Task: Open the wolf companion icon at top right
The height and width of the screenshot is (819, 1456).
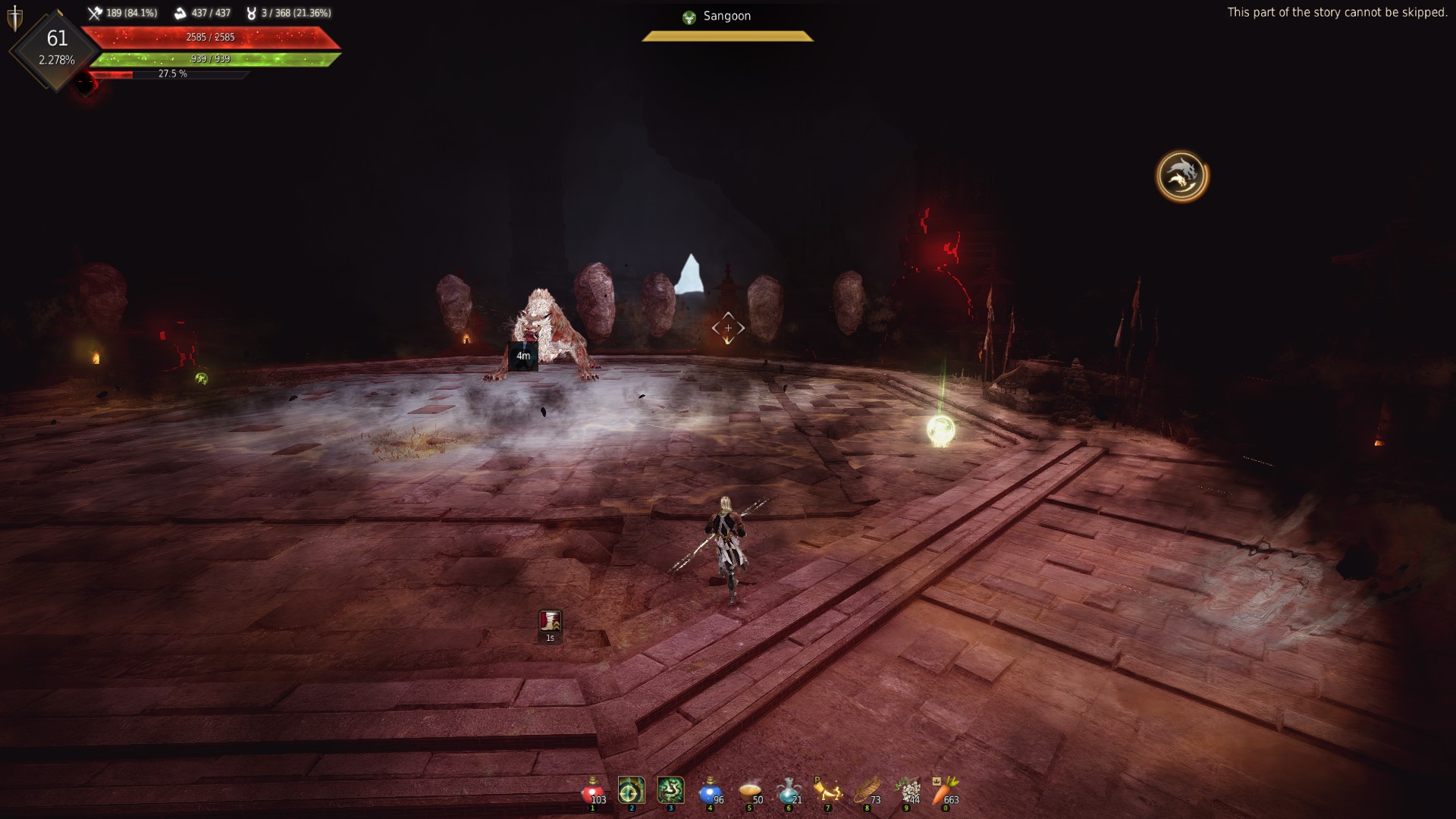Action: coord(1181,175)
